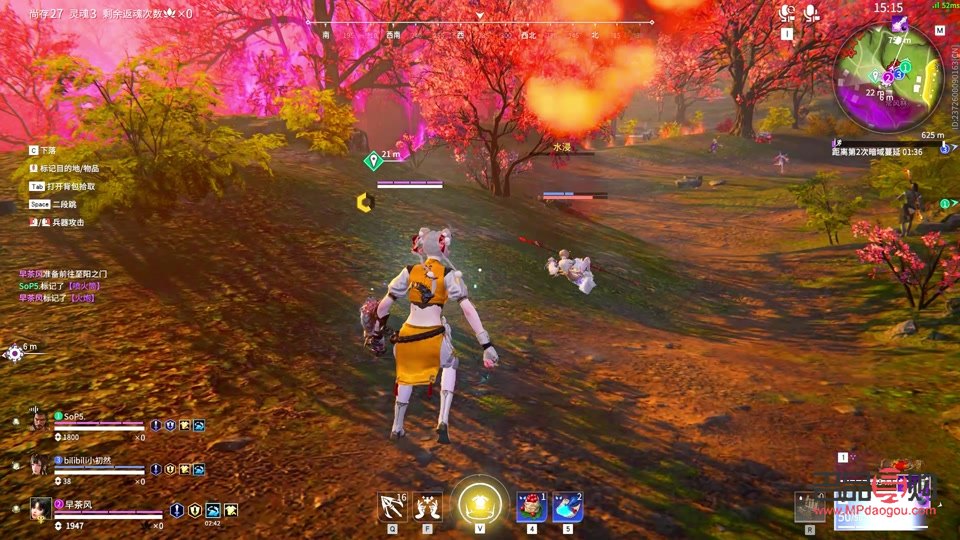Trigger the hero skill icon beside the grapple

click(x=428, y=507)
